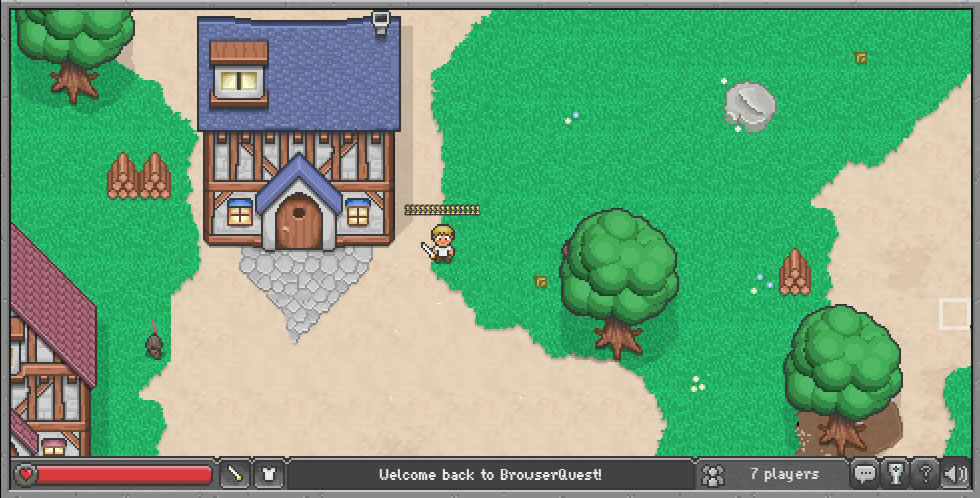980x498 pixels.
Task: Open help with the question mark button
Action: pos(927,474)
